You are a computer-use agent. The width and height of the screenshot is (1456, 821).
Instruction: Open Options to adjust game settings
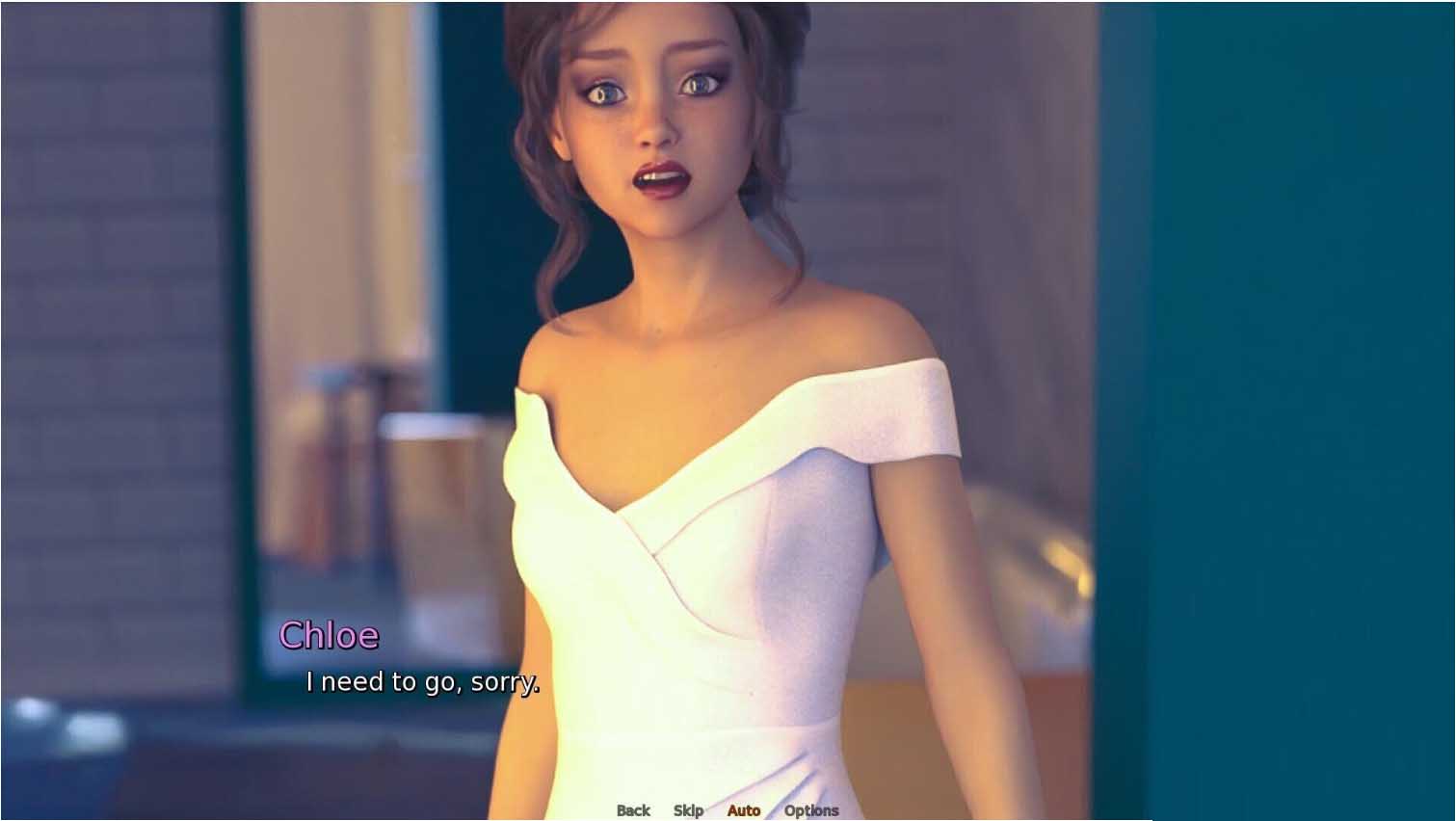(810, 810)
